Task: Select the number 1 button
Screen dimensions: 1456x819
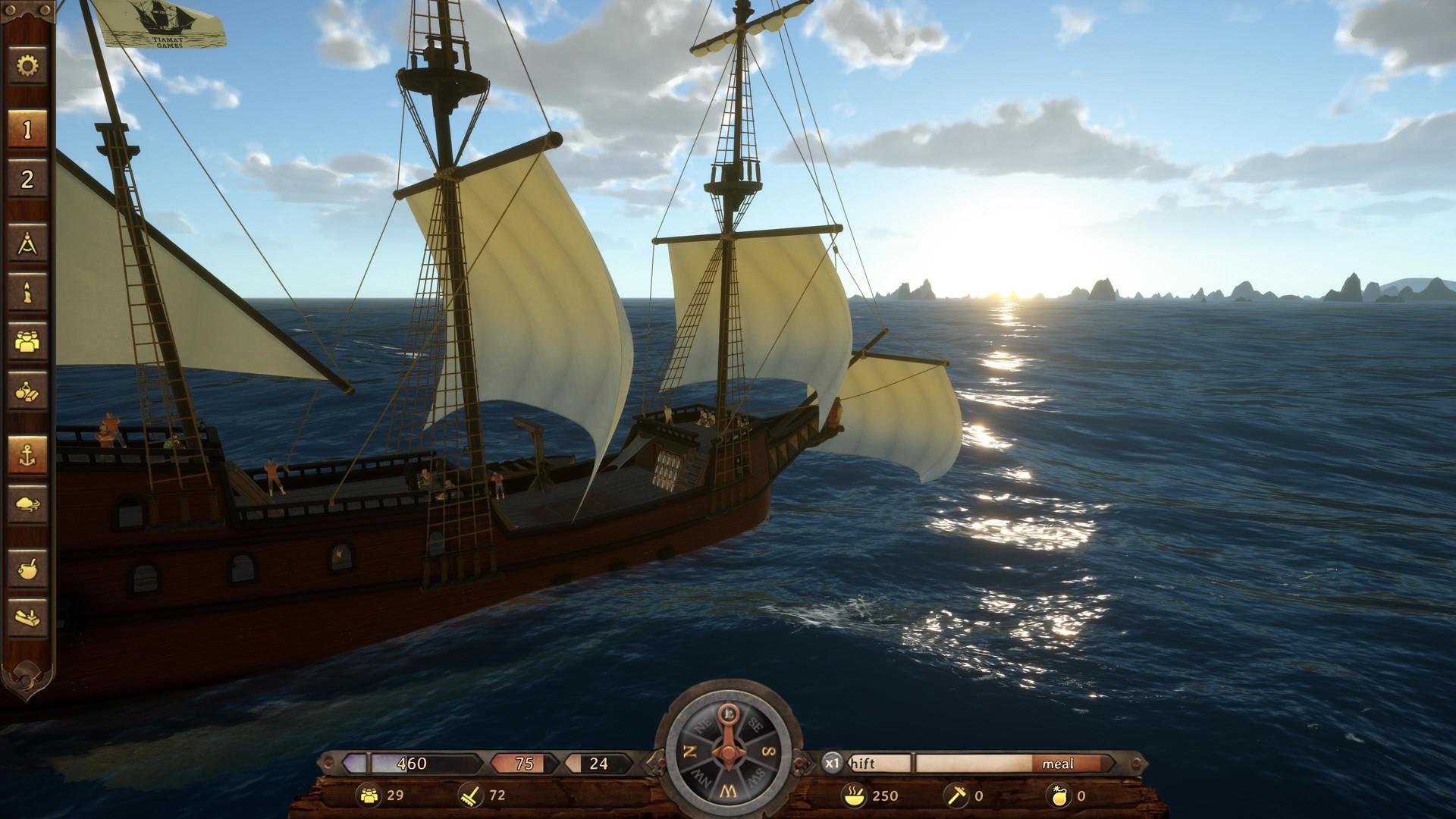Action: tap(27, 130)
